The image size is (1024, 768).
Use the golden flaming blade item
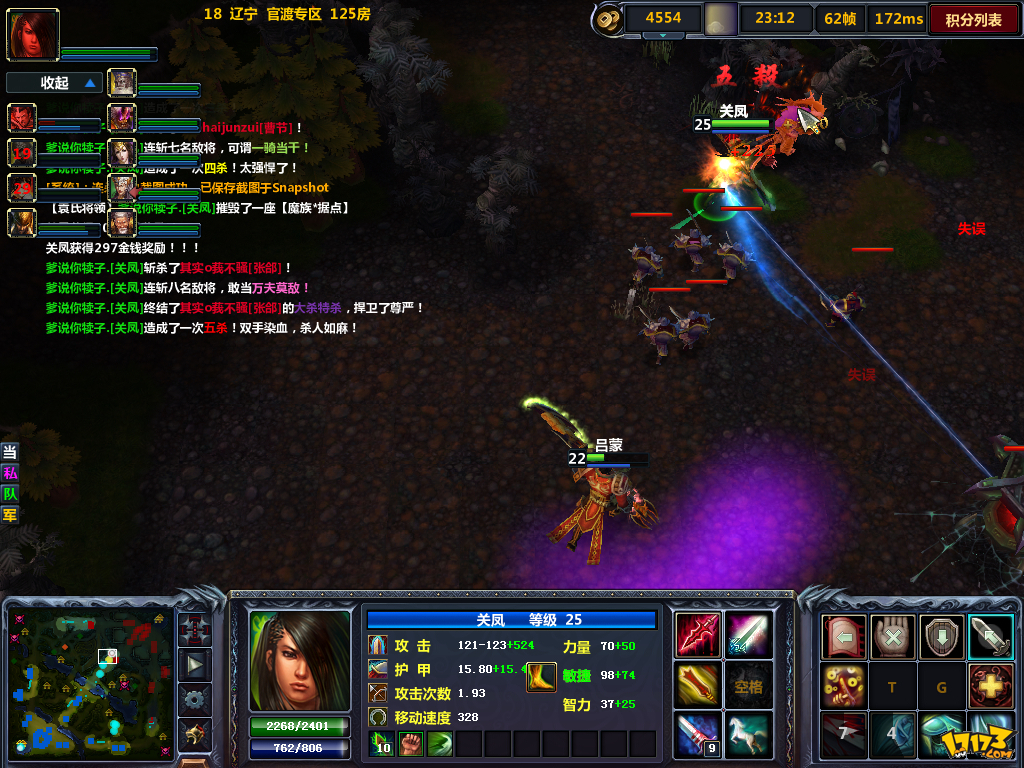coord(697,685)
